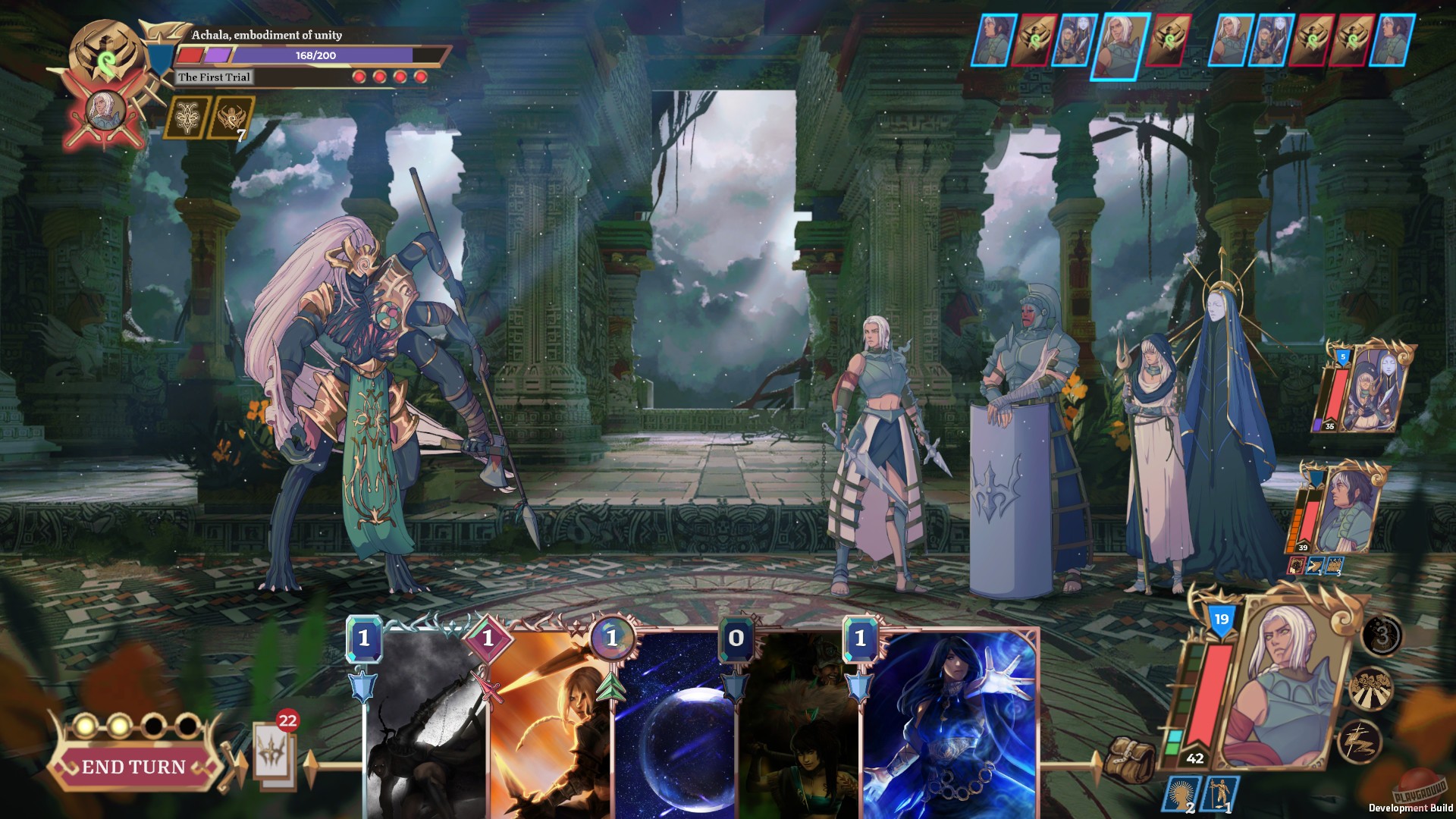Toggle the figure token showing 1 at bottom right
This screenshot has width=1456, height=819.
point(1221,794)
